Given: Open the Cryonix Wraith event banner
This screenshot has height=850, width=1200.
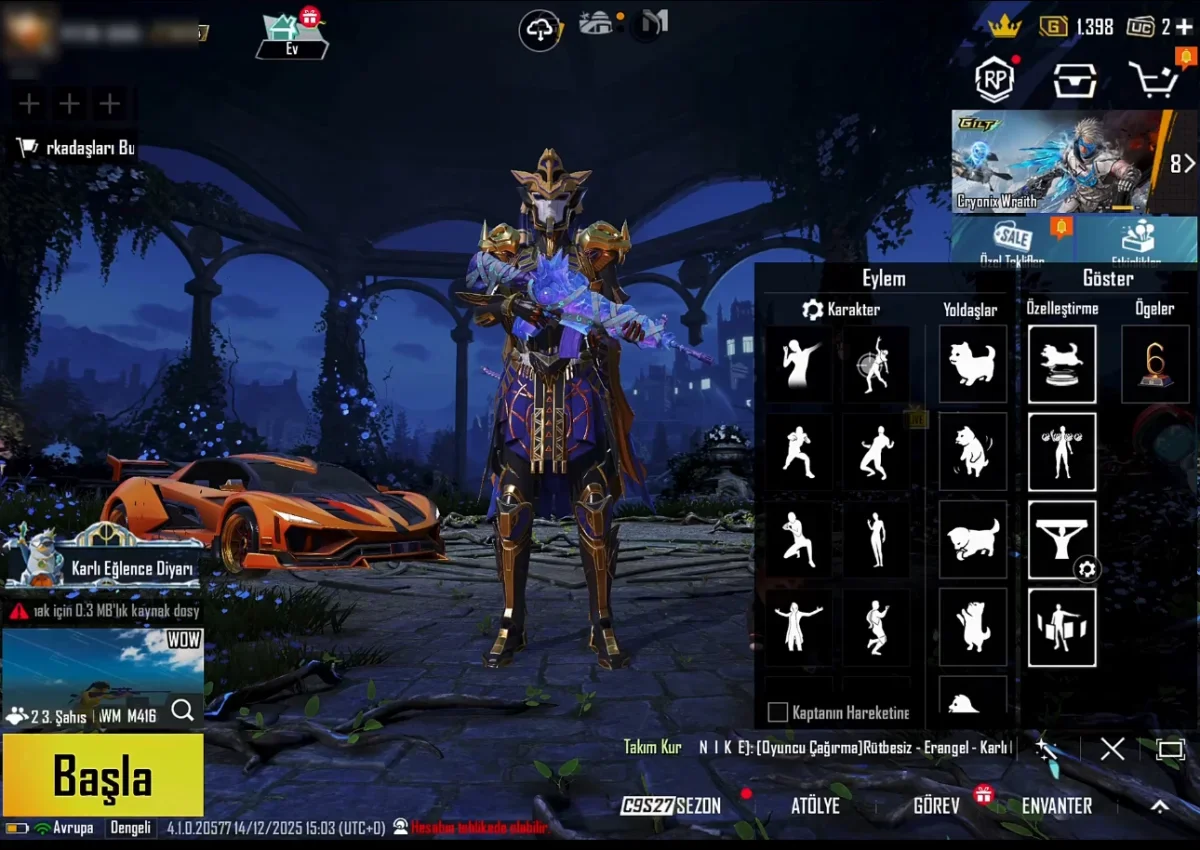Looking at the screenshot, I should click(x=1060, y=162).
